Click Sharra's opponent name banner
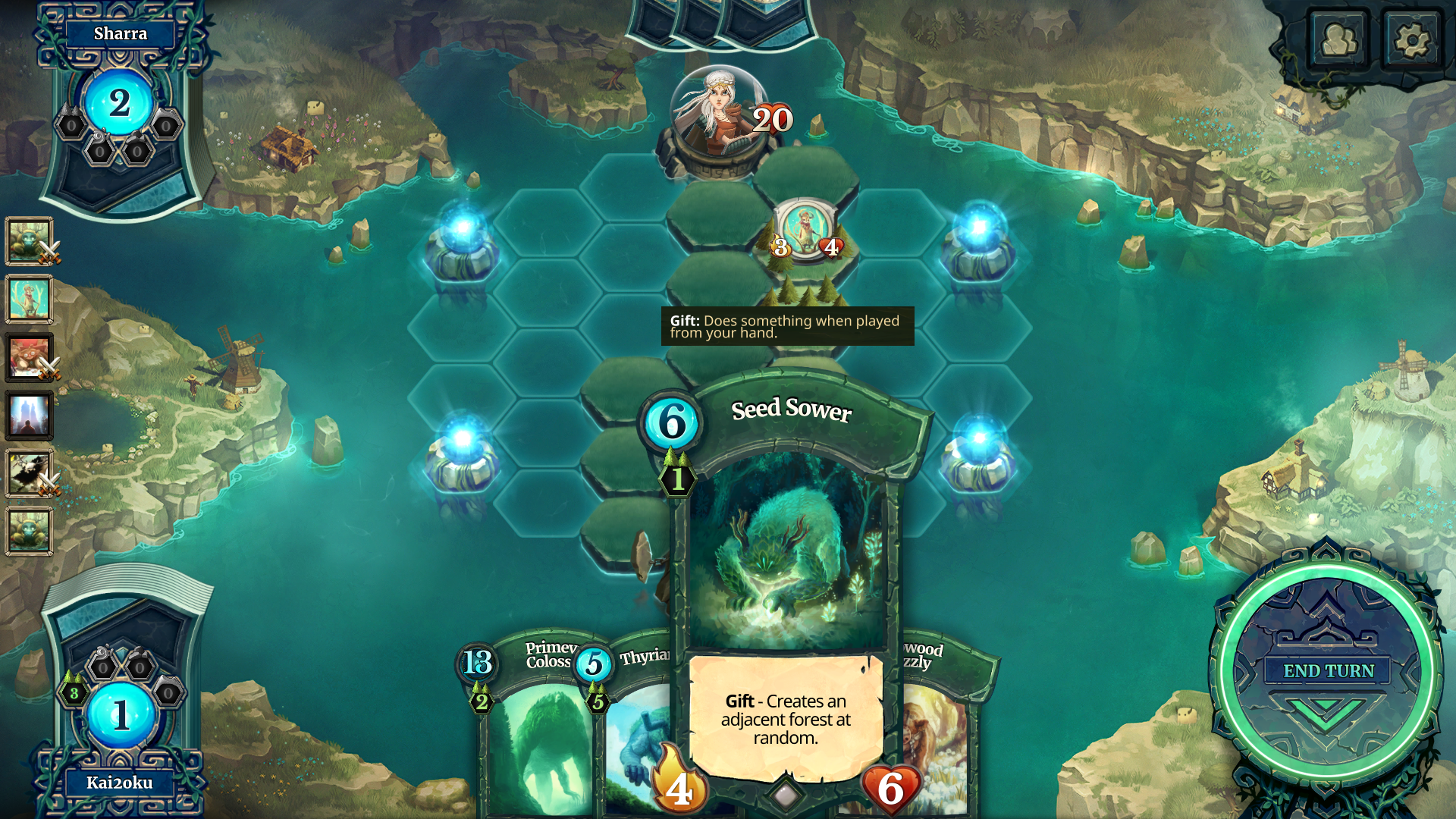 click(120, 34)
